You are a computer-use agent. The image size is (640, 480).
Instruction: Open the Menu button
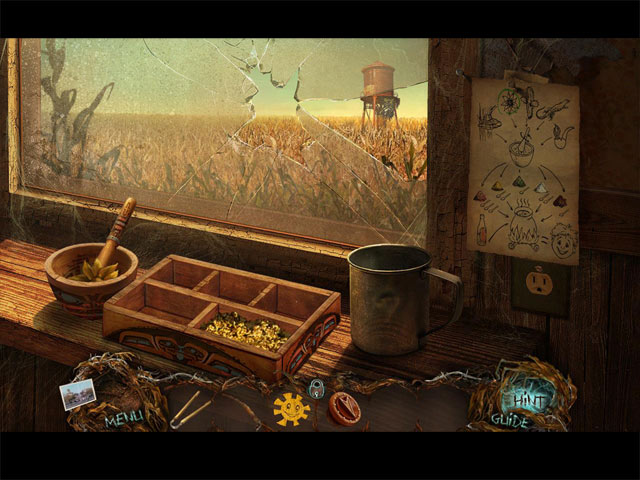(x=124, y=419)
